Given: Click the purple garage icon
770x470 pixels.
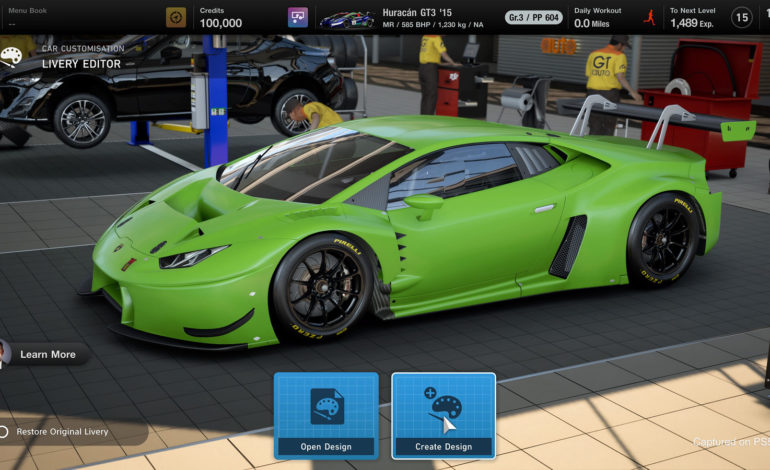Looking at the screenshot, I should [x=298, y=17].
